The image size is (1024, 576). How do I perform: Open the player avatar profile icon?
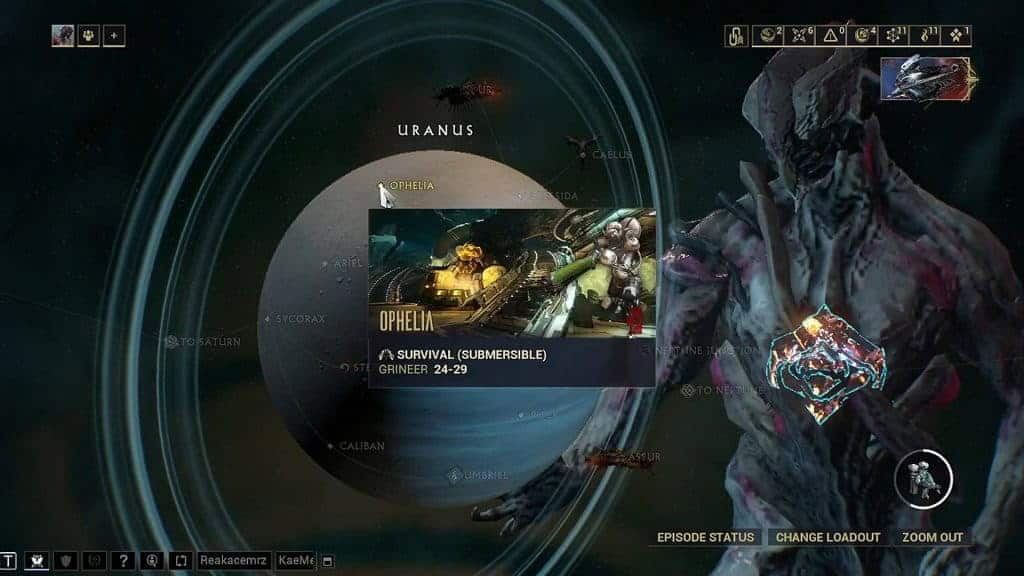pos(63,36)
